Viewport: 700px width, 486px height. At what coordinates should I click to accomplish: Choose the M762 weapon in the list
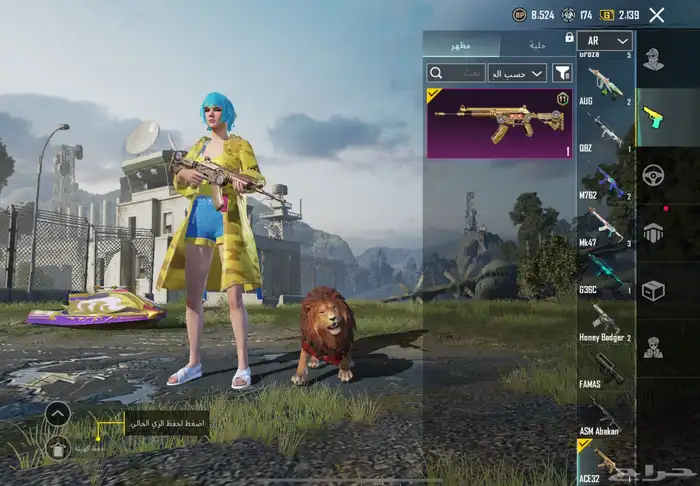click(605, 180)
